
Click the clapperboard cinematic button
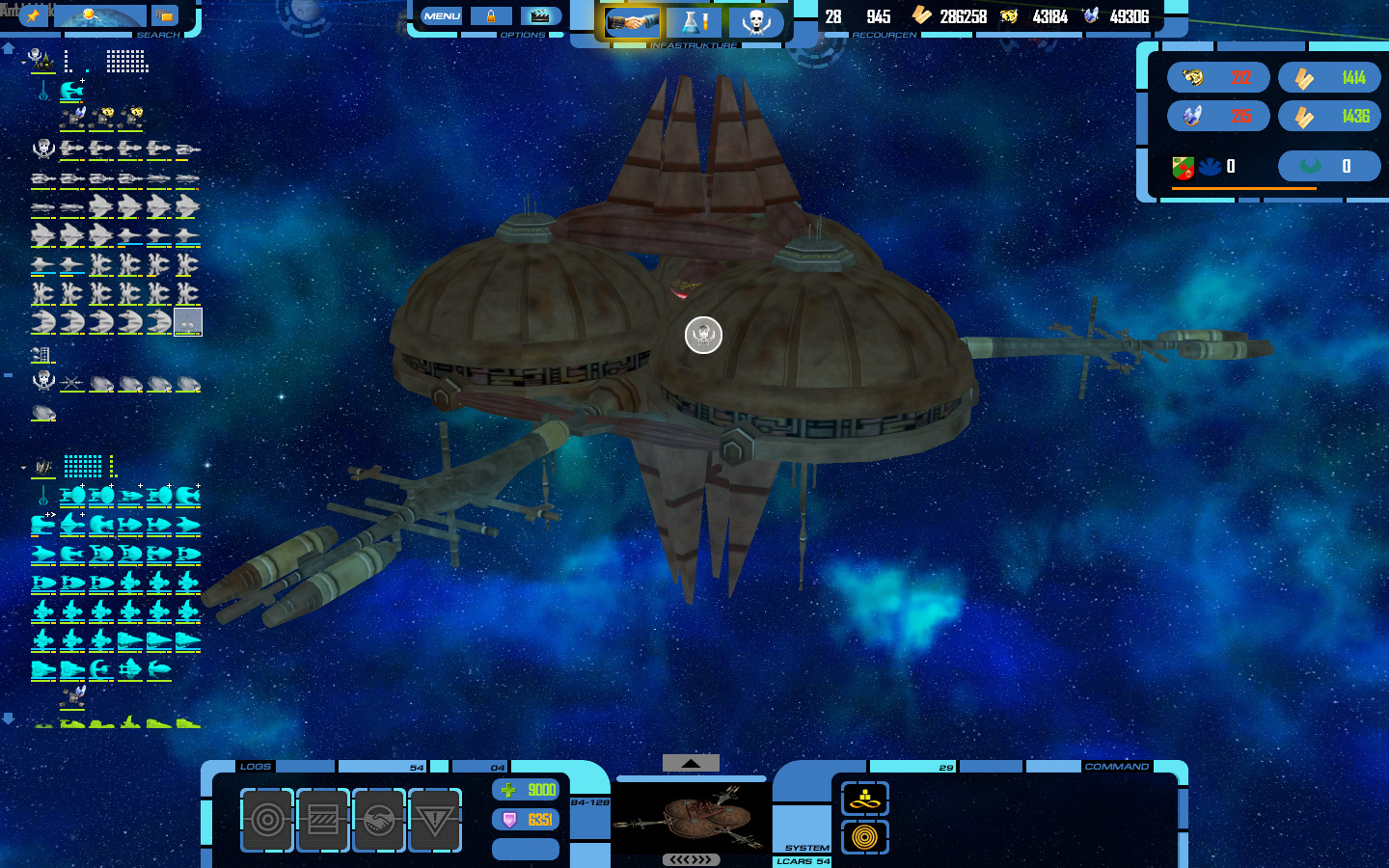pyautogui.click(x=541, y=16)
